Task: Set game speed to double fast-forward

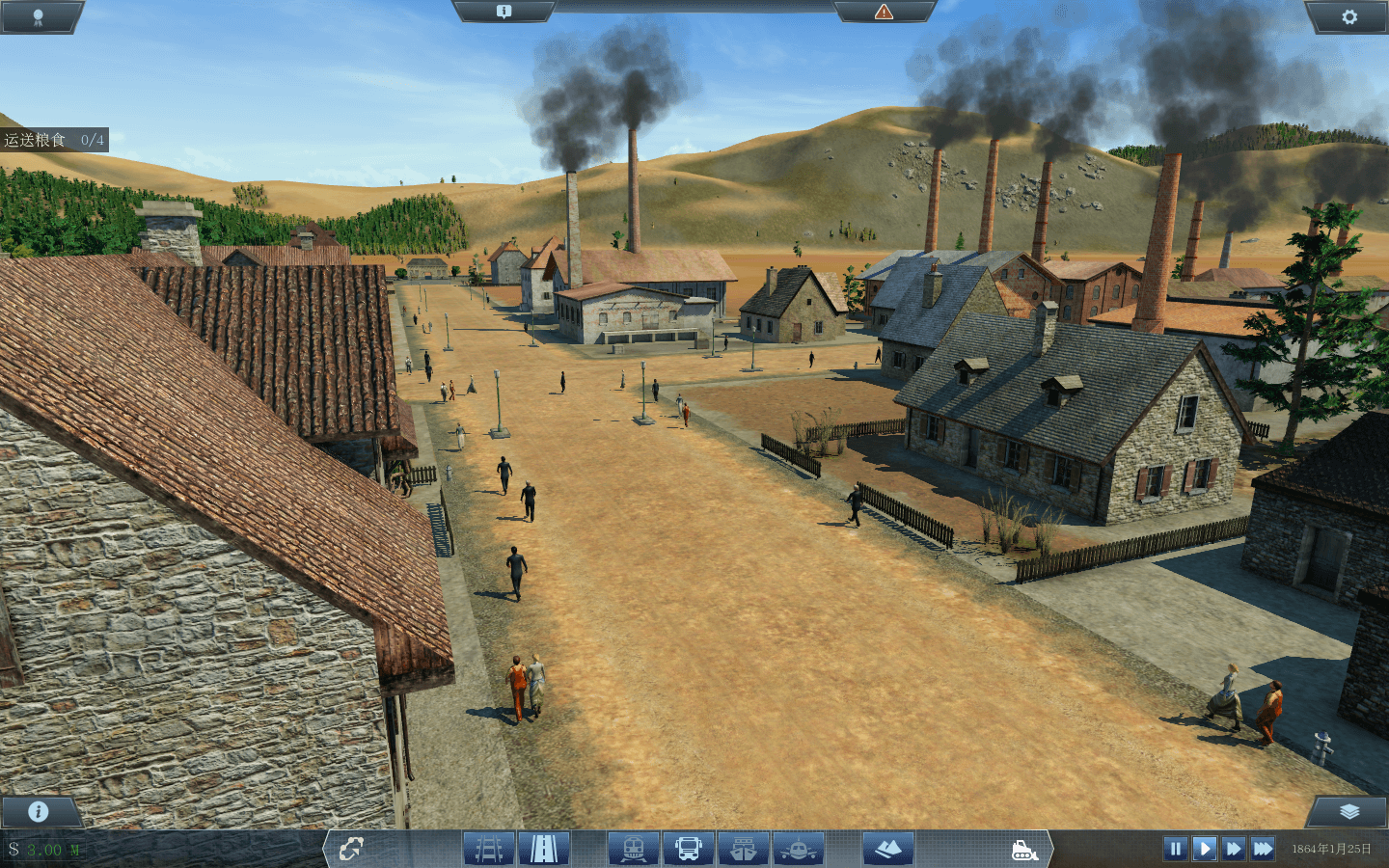Action: click(1233, 849)
